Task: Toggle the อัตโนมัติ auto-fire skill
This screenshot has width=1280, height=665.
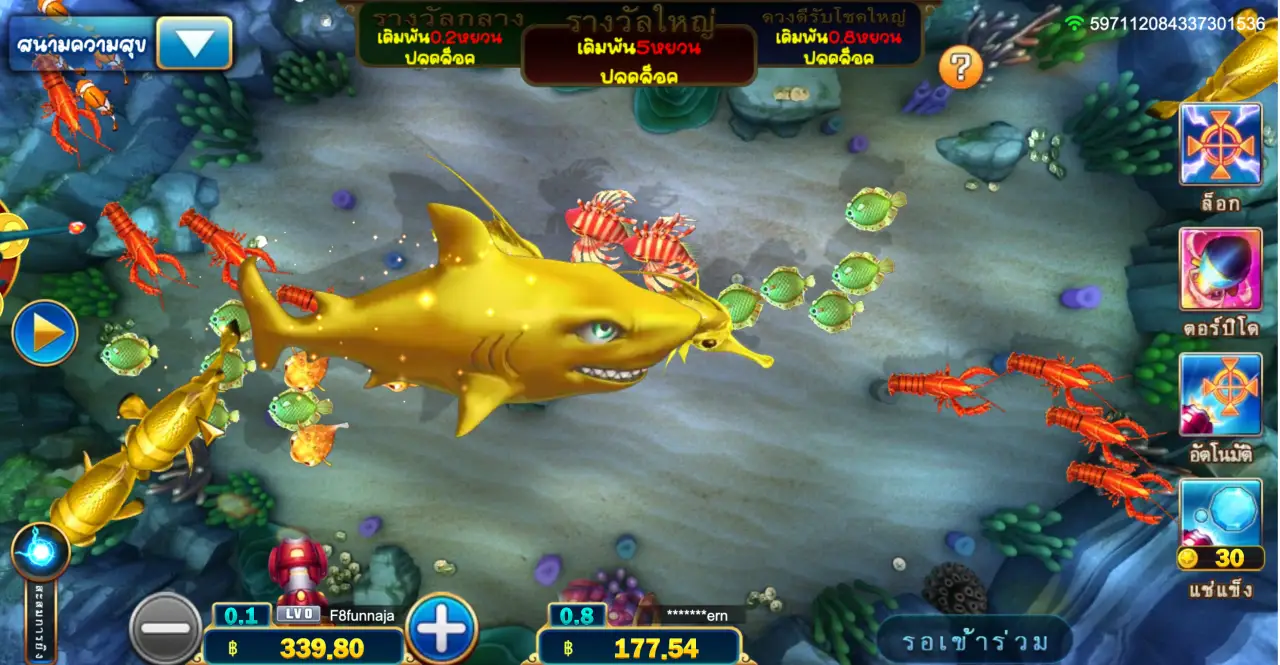Action: click(x=1220, y=394)
